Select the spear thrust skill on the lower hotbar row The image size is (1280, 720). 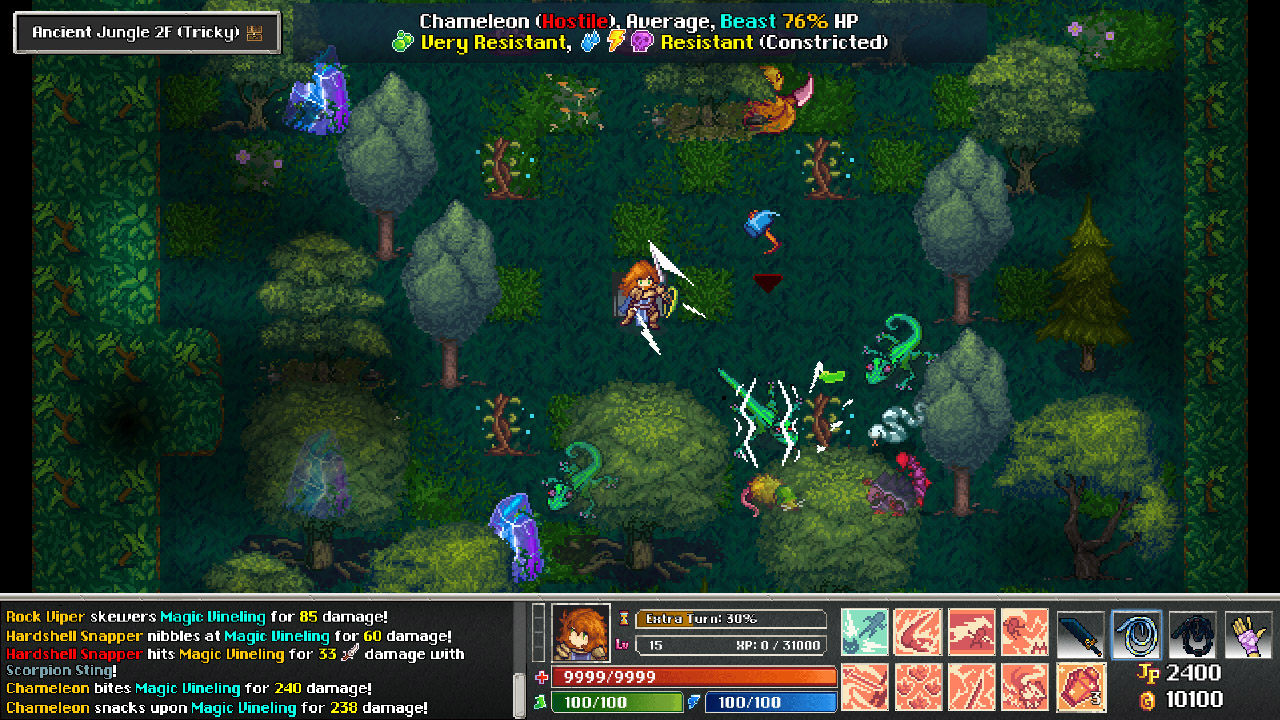pos(864,687)
